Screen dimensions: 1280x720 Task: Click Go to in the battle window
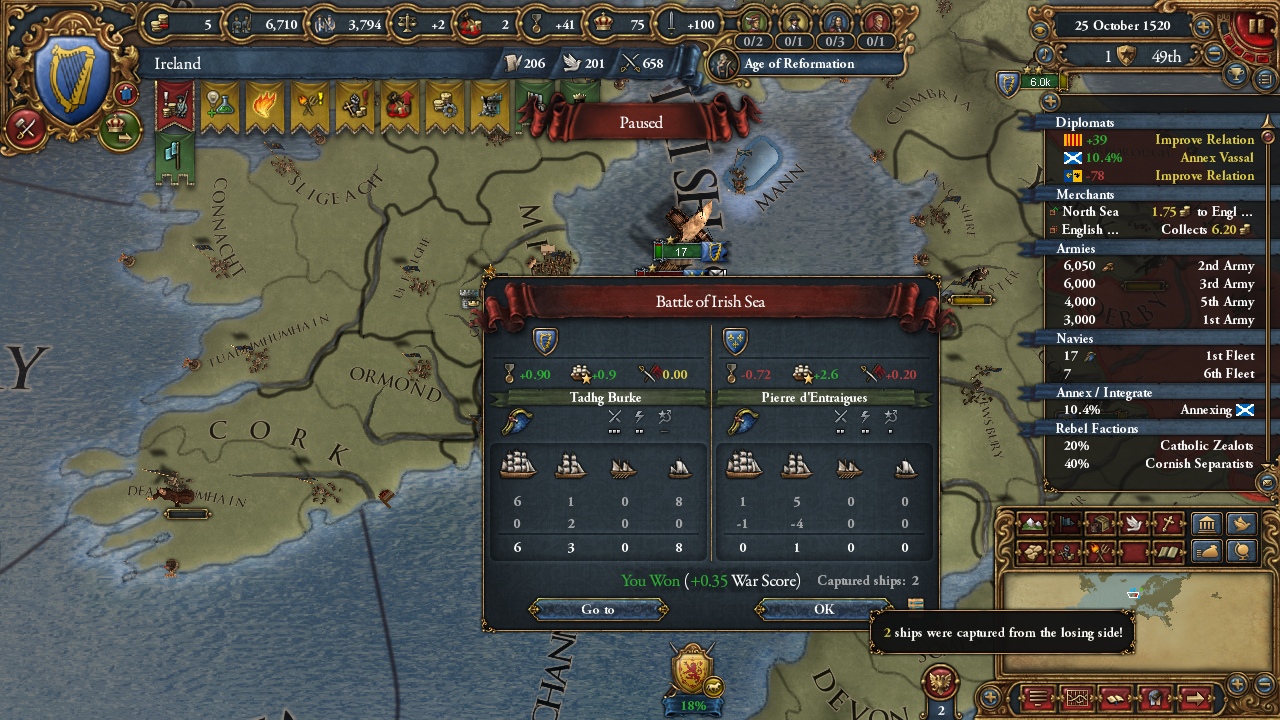pyautogui.click(x=597, y=609)
